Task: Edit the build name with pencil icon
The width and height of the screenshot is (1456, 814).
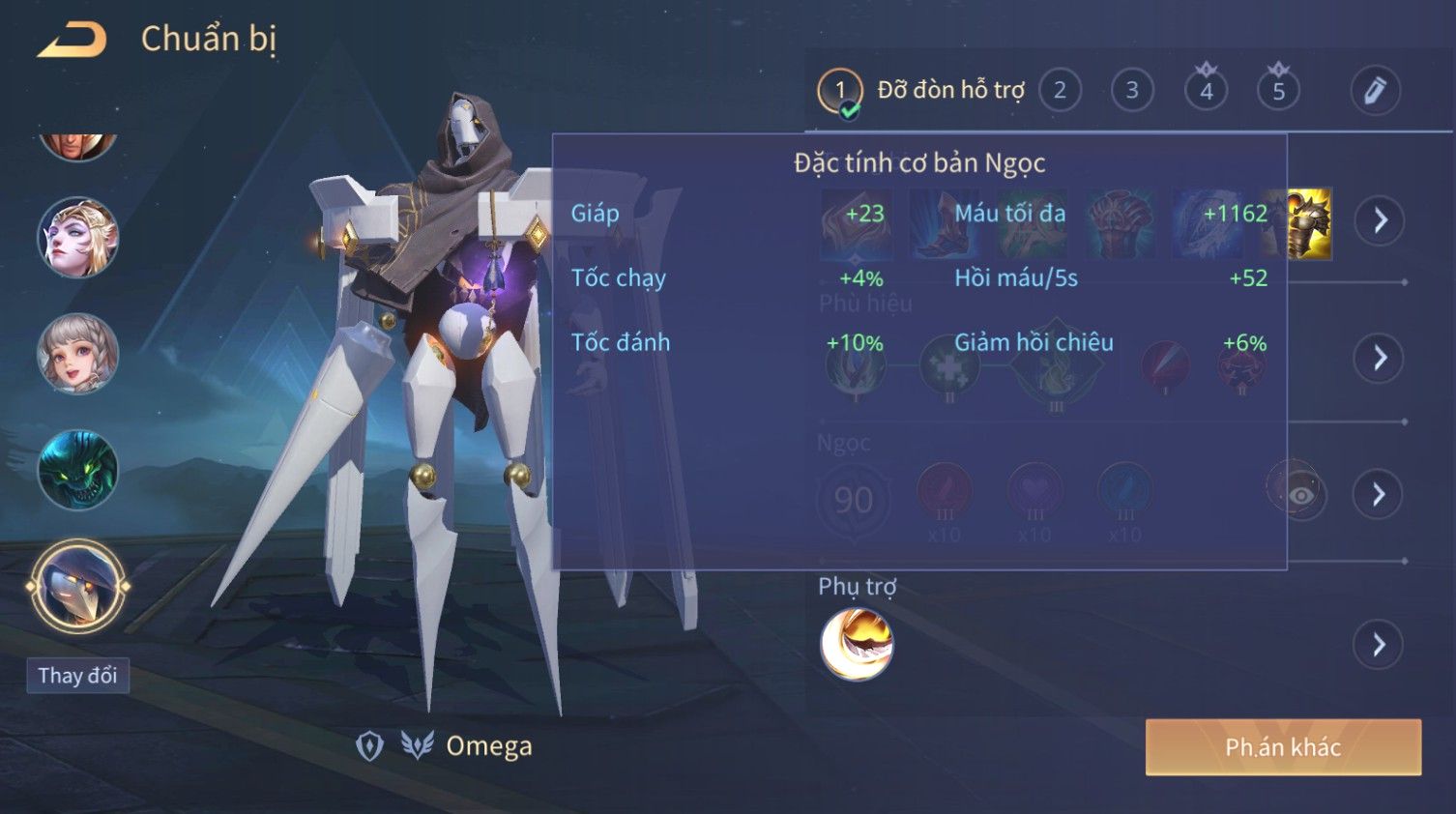Action: (x=1374, y=91)
